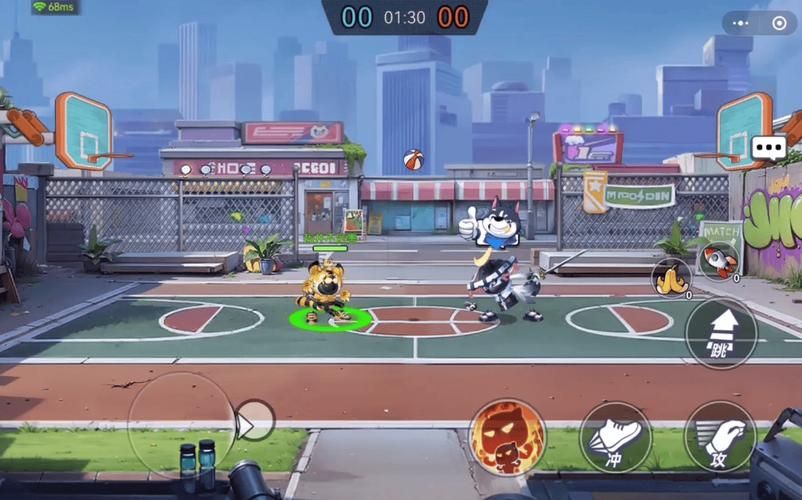Use the banana peel item
The width and height of the screenshot is (802, 500).
tap(671, 277)
